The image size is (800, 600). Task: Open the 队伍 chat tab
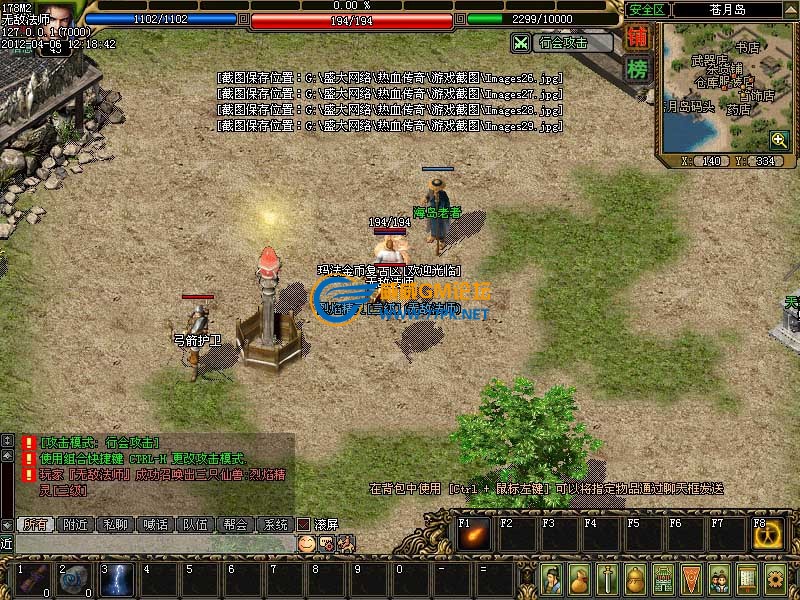195,524
